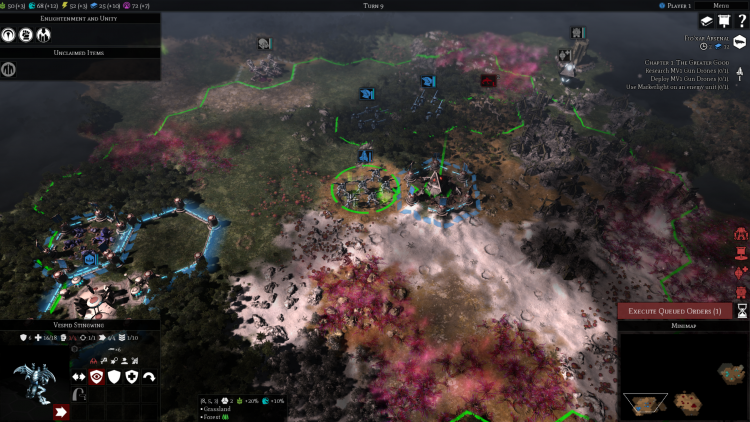The height and width of the screenshot is (422, 750).
Task: Click Execute Queued Orders button
Action: (675, 311)
